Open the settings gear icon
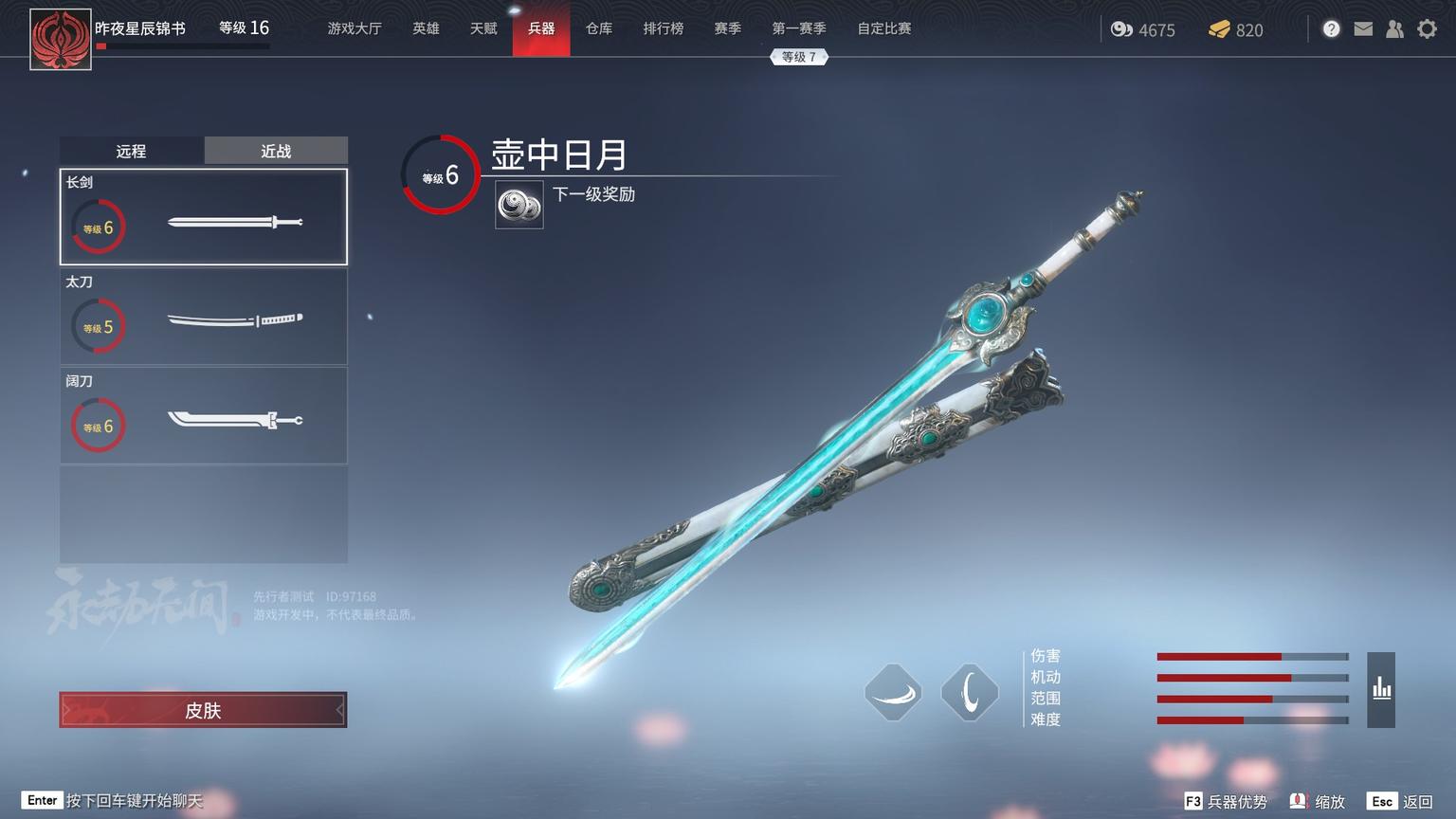The height and width of the screenshot is (819, 1456). [1428, 29]
